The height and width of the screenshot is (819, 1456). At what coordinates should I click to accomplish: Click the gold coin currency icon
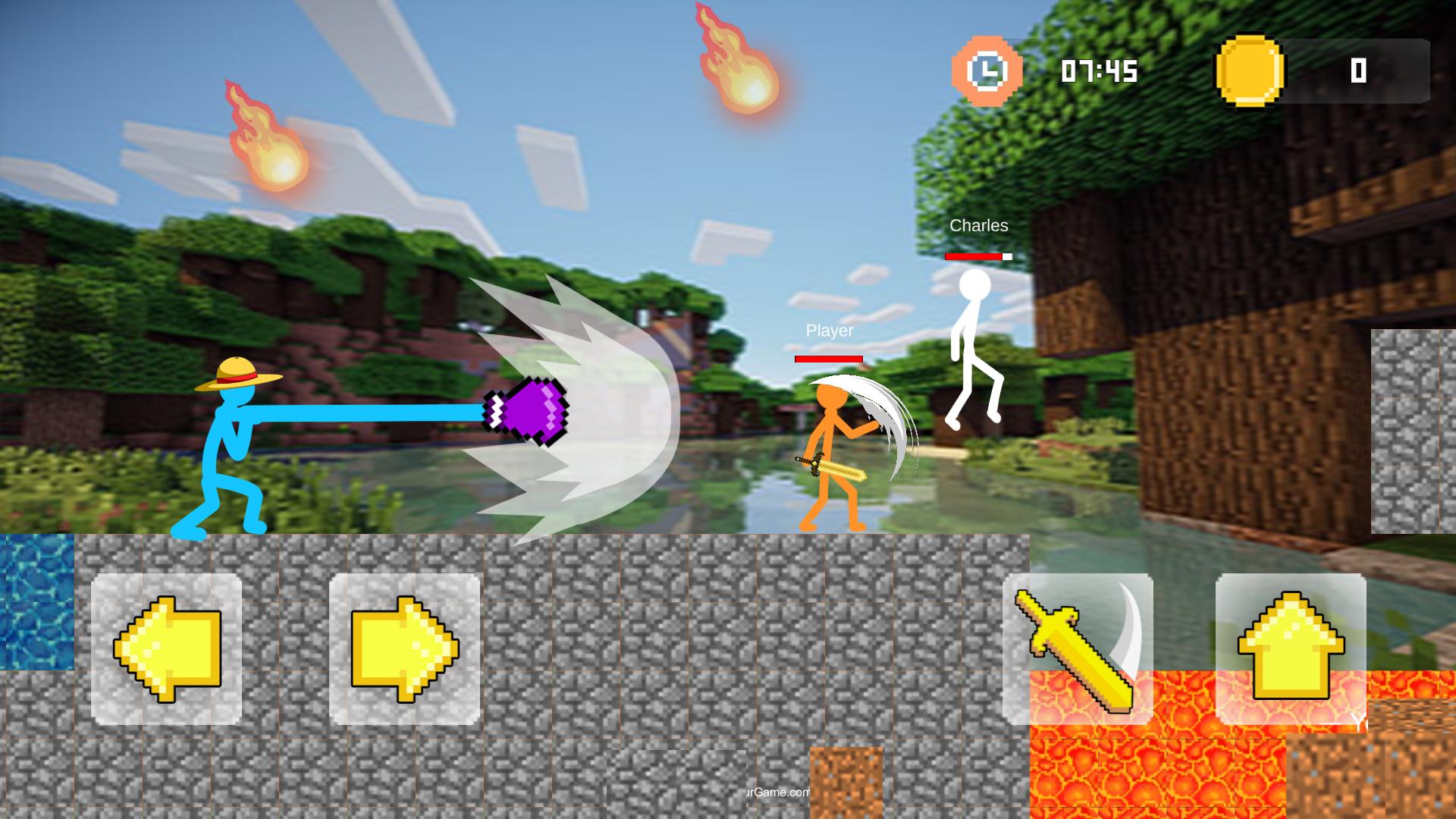(x=1251, y=71)
